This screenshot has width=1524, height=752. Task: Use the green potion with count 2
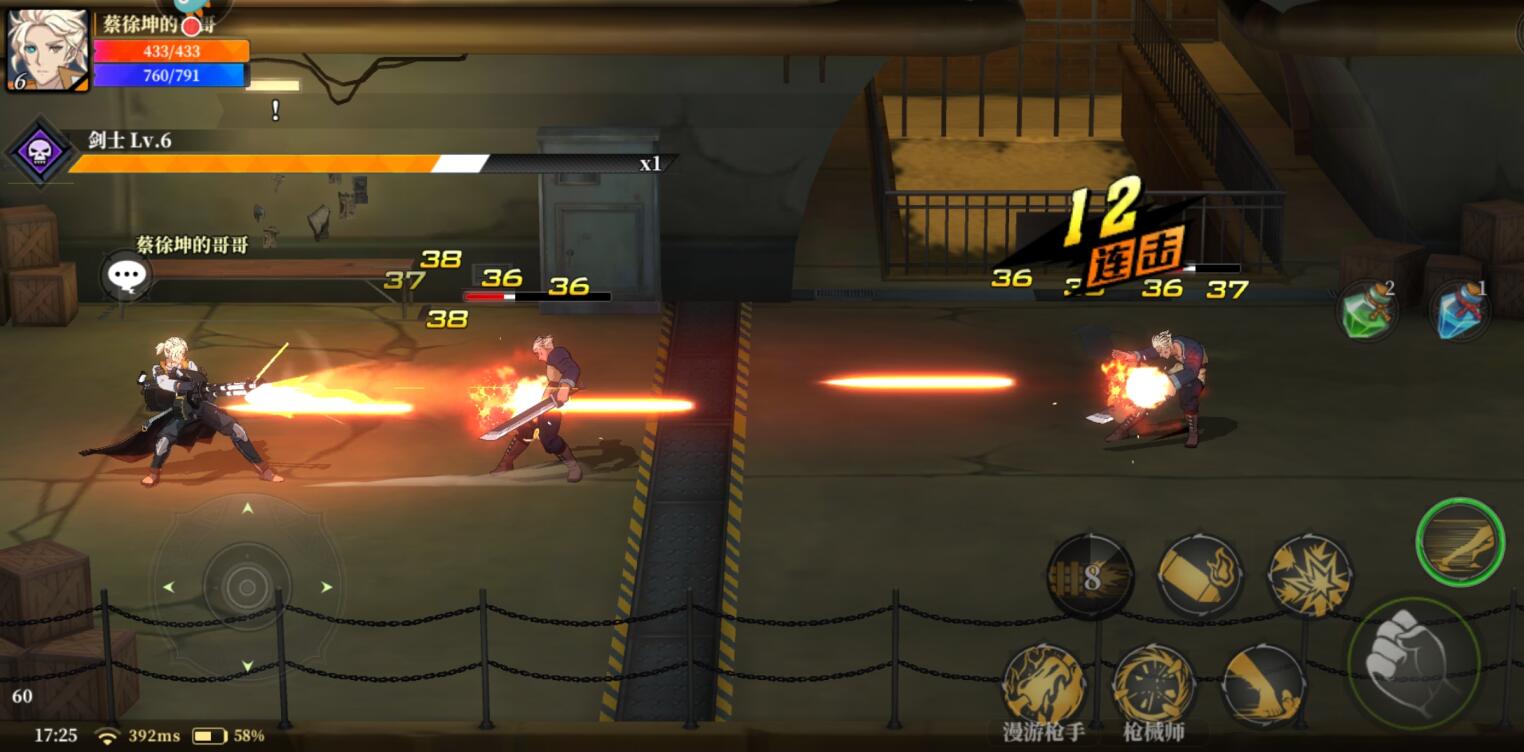pos(1367,310)
